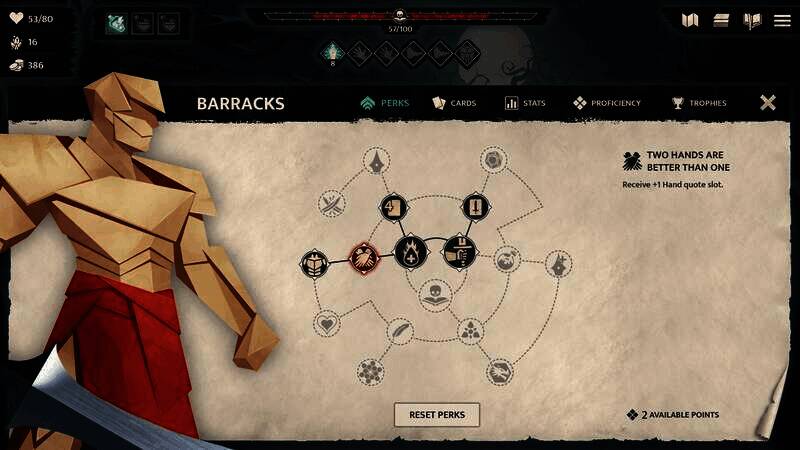Select the pen nib perk node
Image resolution: width=800 pixels, height=450 pixels.
[x=377, y=161]
